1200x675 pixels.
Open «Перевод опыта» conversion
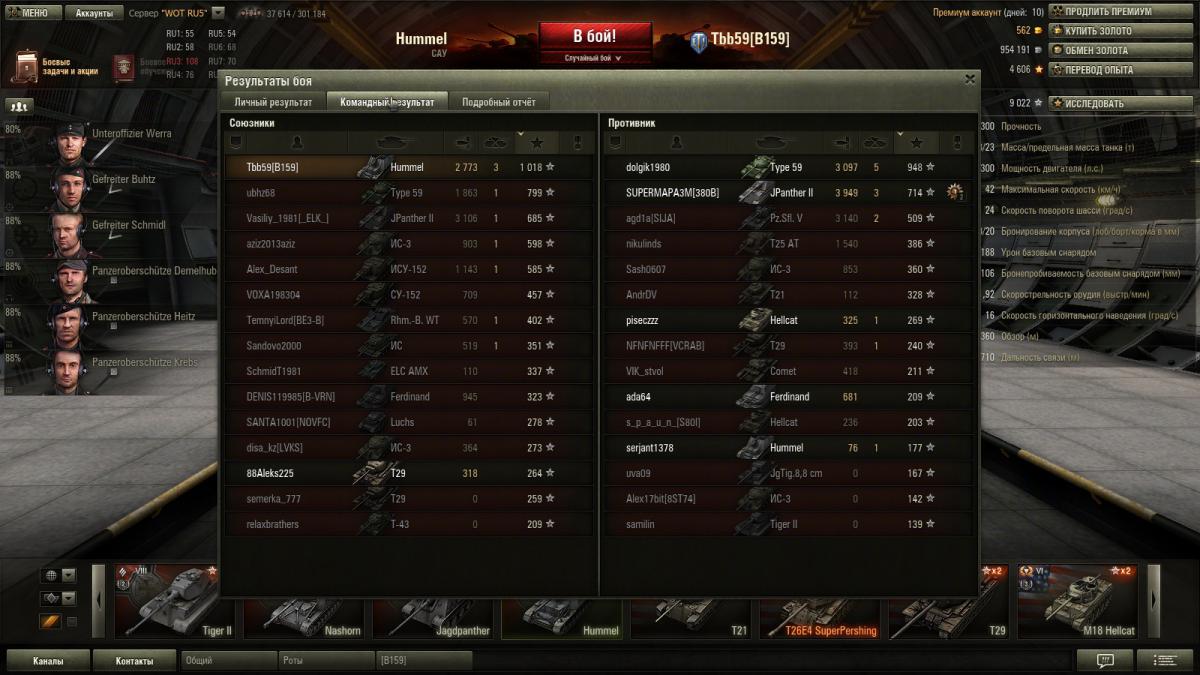coord(1099,69)
